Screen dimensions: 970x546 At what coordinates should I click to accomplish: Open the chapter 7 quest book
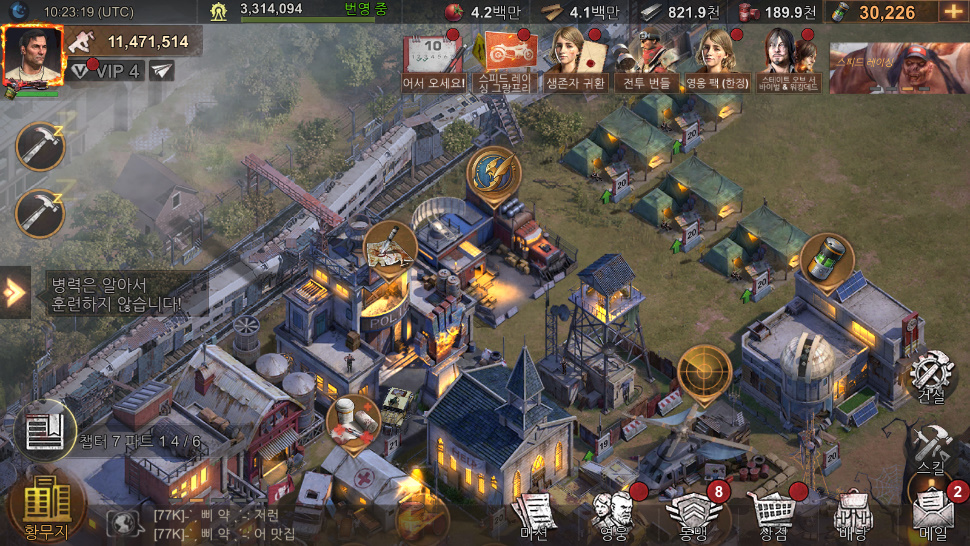pyautogui.click(x=45, y=430)
